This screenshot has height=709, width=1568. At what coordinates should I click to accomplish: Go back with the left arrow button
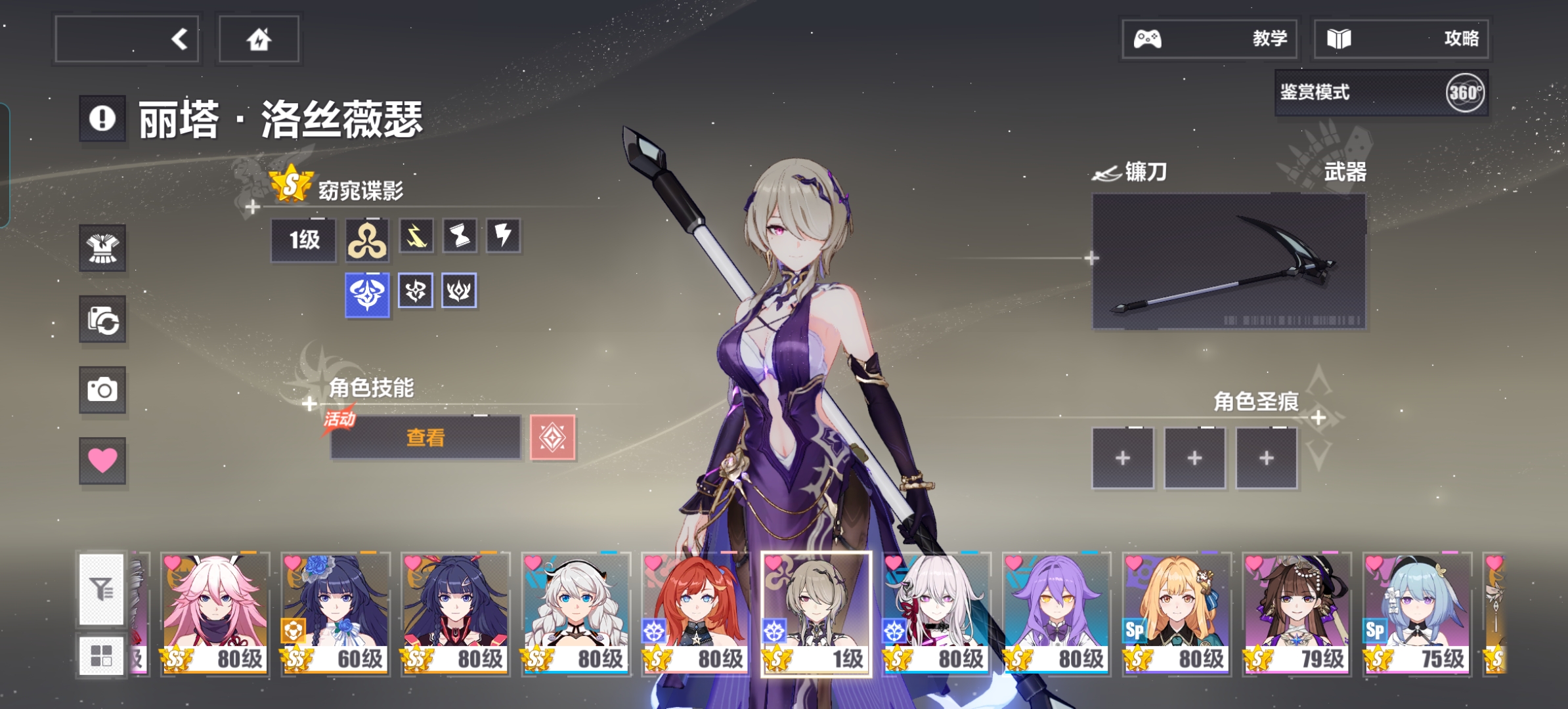click(127, 39)
